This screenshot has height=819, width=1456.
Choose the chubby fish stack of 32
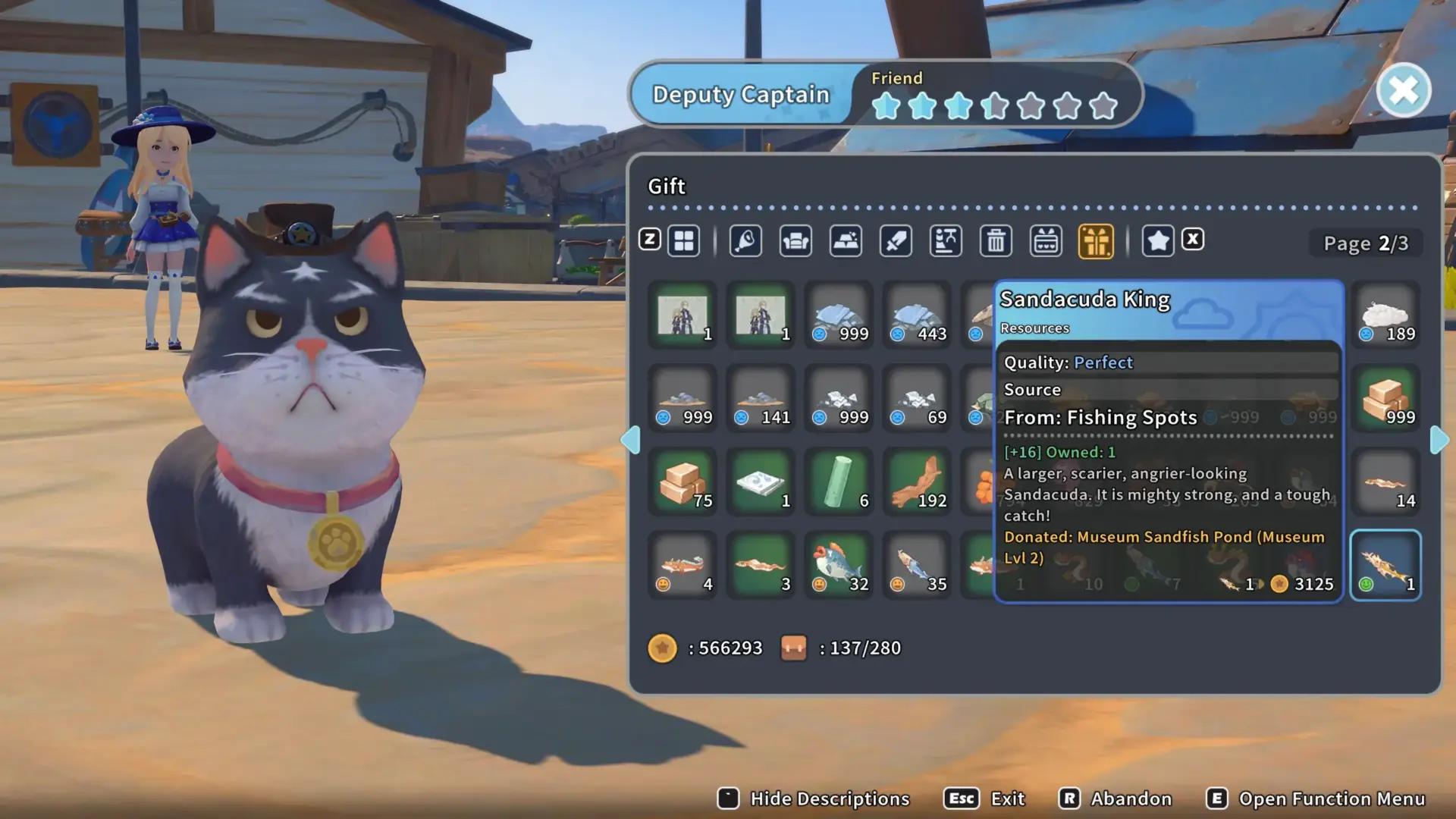click(x=839, y=565)
